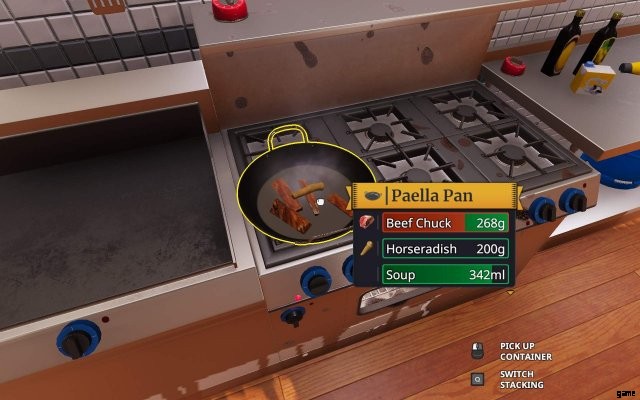Select the Paella Pan tooltip header
640x400 pixels.
[432, 195]
